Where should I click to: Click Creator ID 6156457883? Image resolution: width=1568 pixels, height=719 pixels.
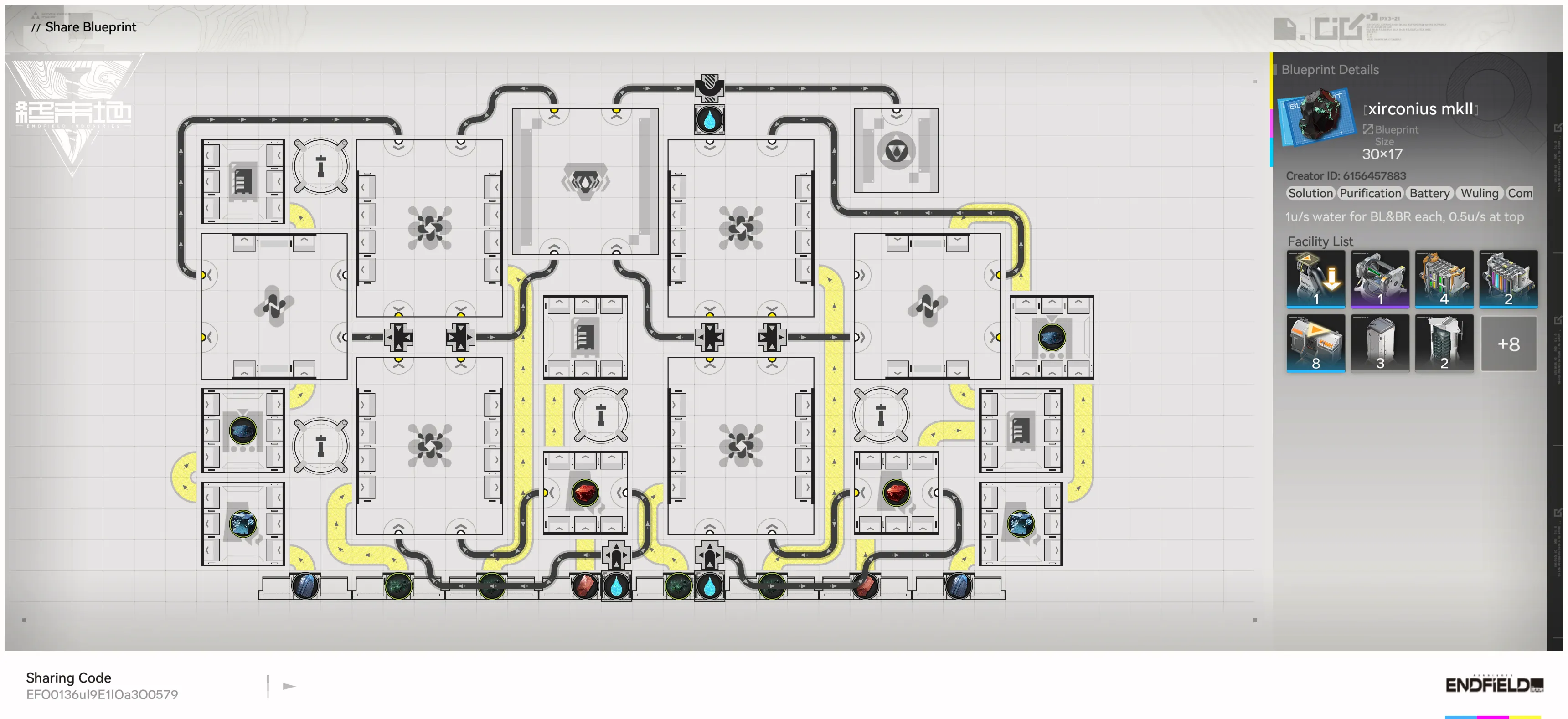click(x=1348, y=176)
